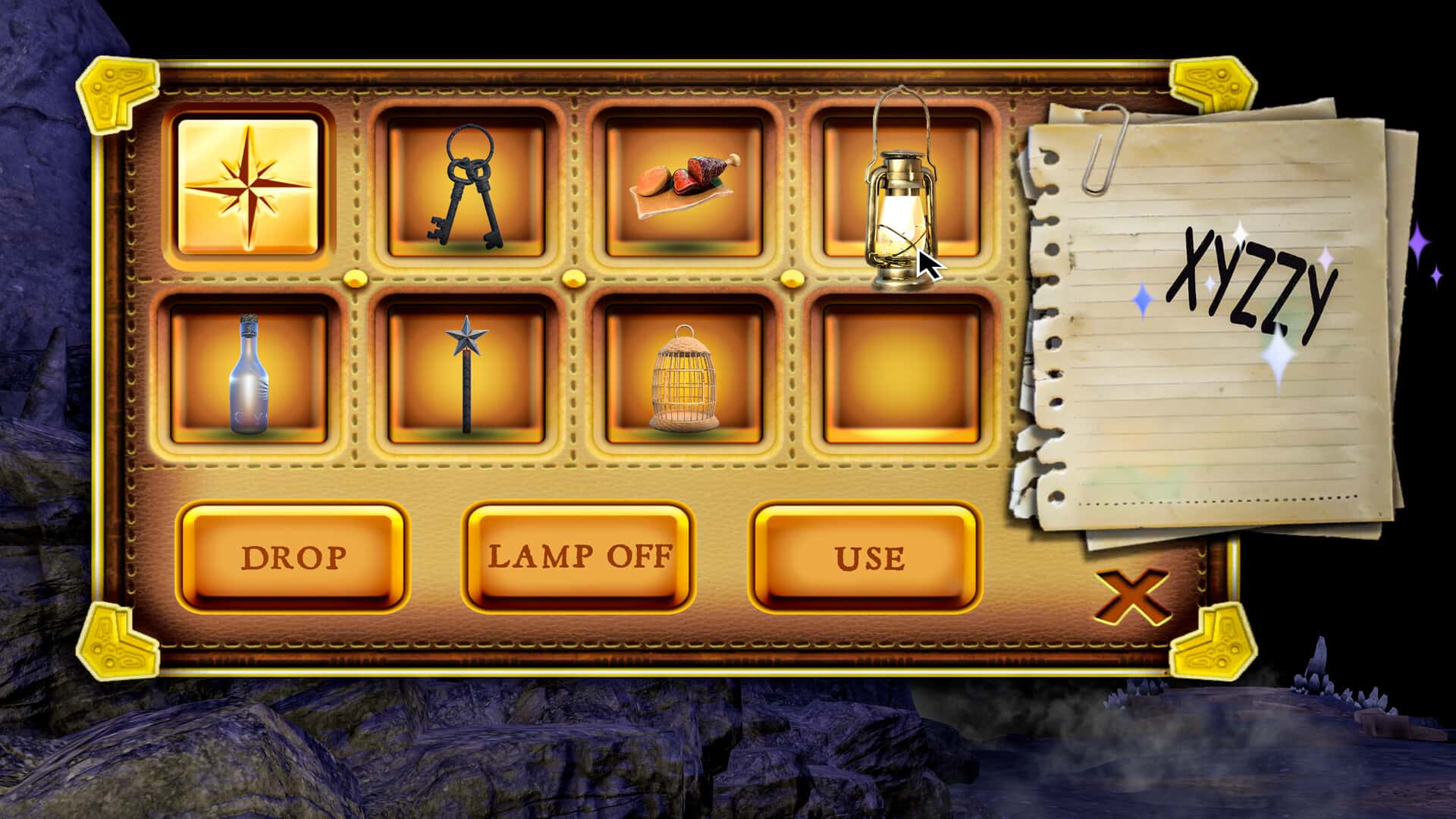Click the gold corner ornament top left
This screenshot has height=819, width=1456.
(115, 91)
